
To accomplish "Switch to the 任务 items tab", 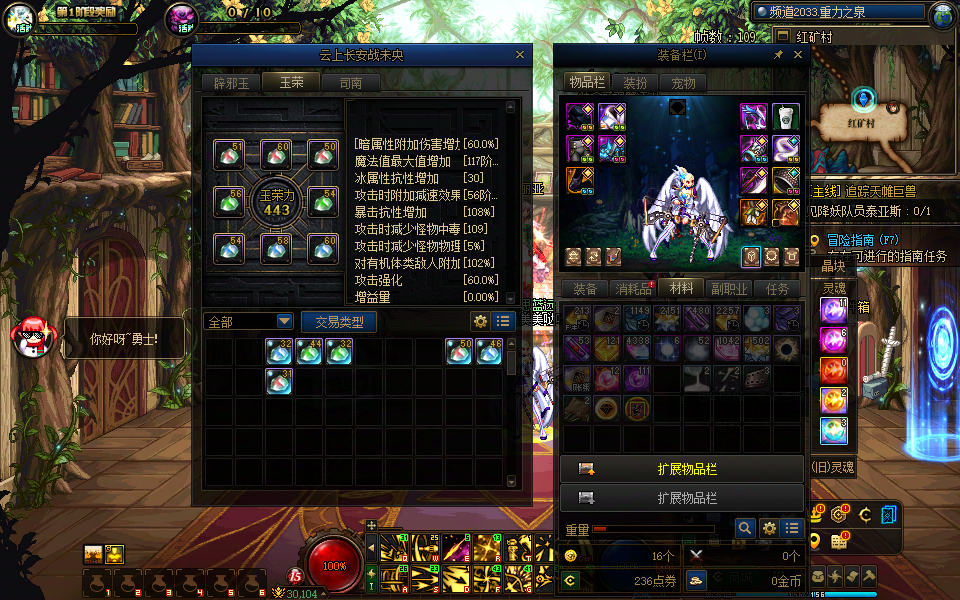I will (x=777, y=289).
